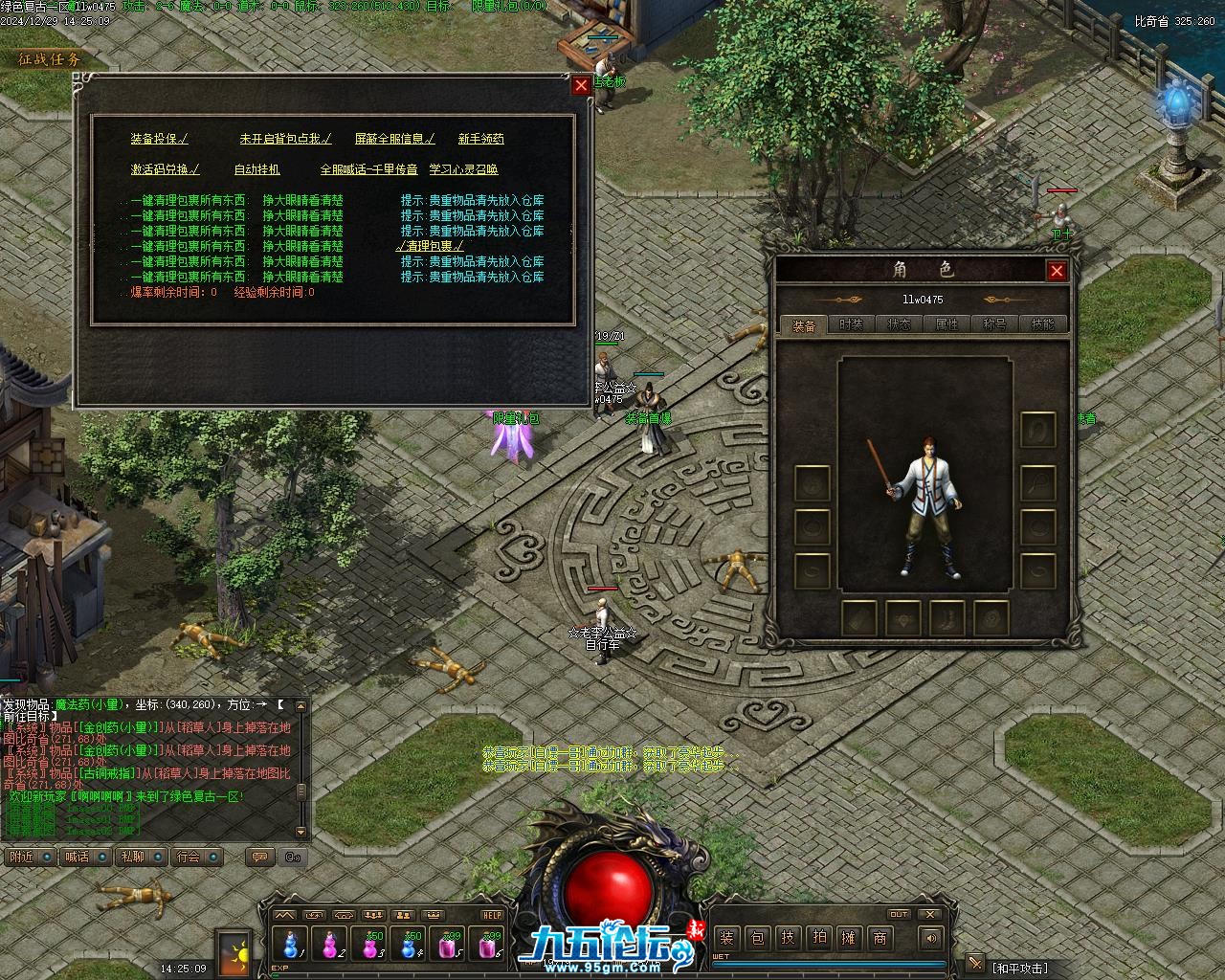Switch to the 技能 skills tab
This screenshot has width=1225, height=980.
(x=1042, y=324)
